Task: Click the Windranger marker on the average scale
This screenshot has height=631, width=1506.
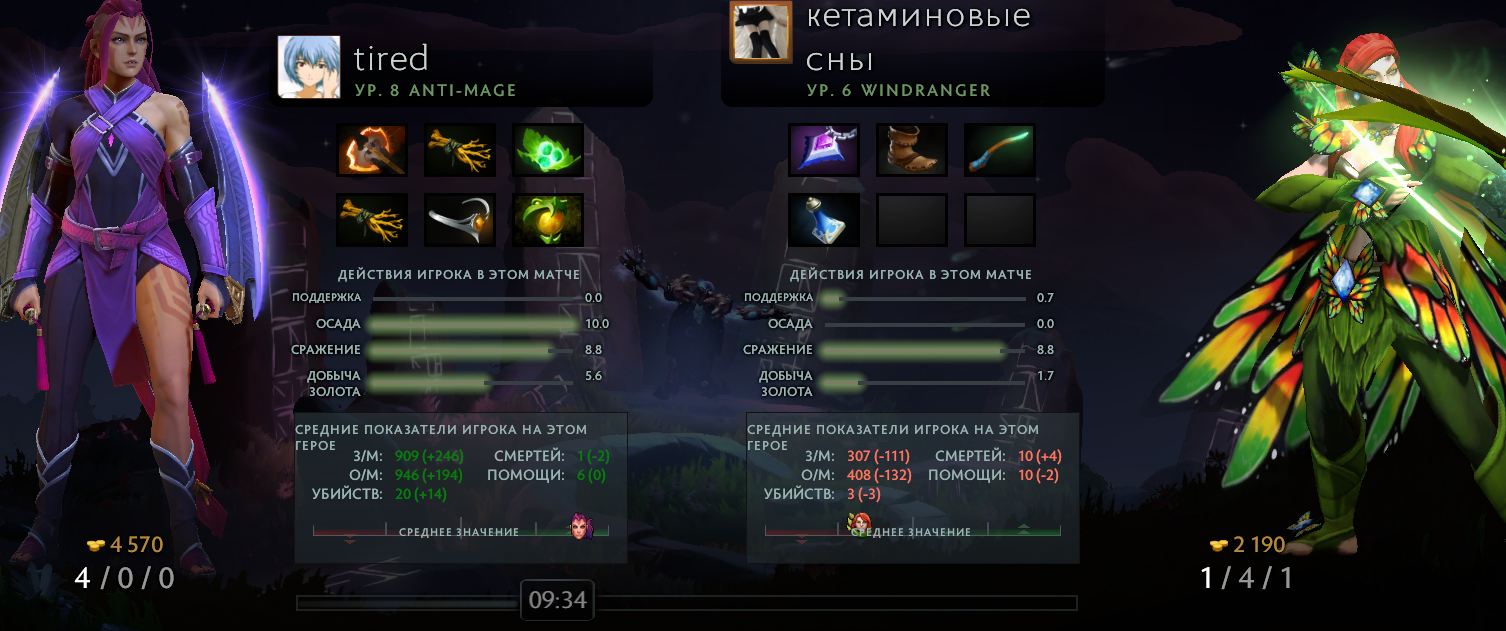Action: (x=859, y=523)
